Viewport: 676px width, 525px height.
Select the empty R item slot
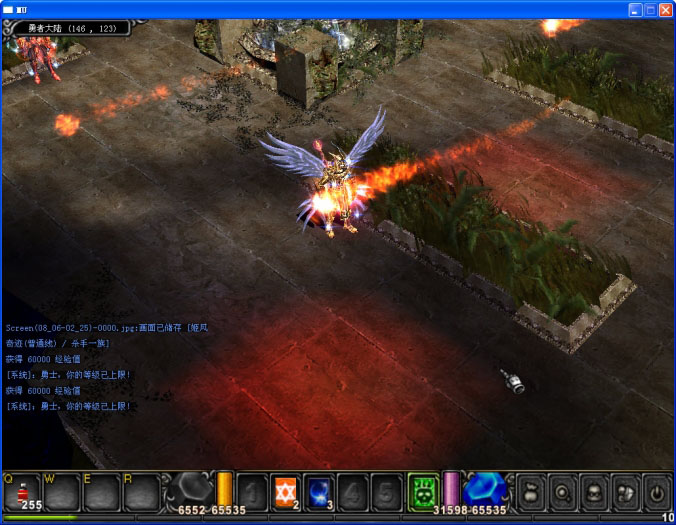click(142, 493)
